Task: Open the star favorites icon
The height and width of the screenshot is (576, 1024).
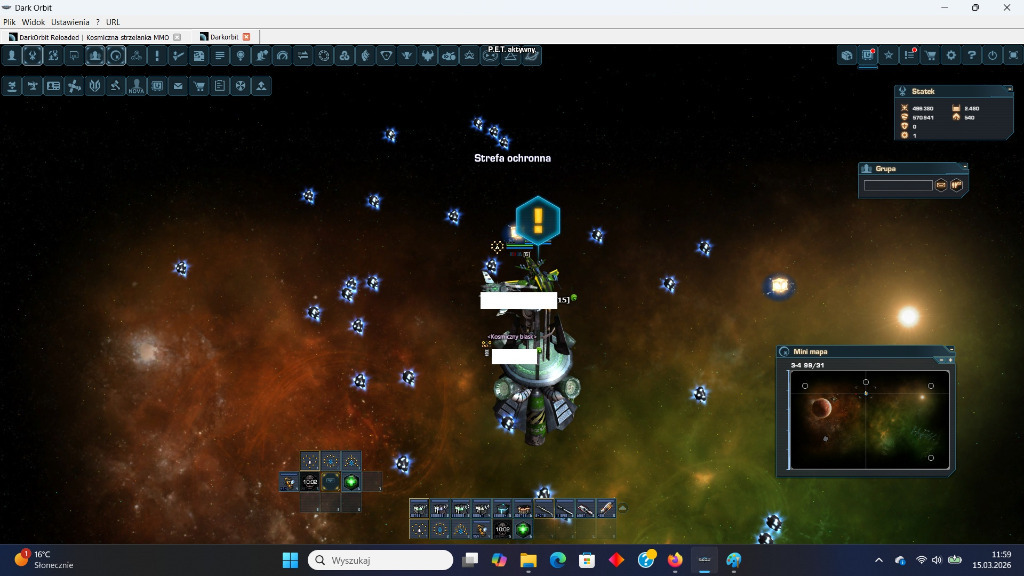Action: [888, 56]
